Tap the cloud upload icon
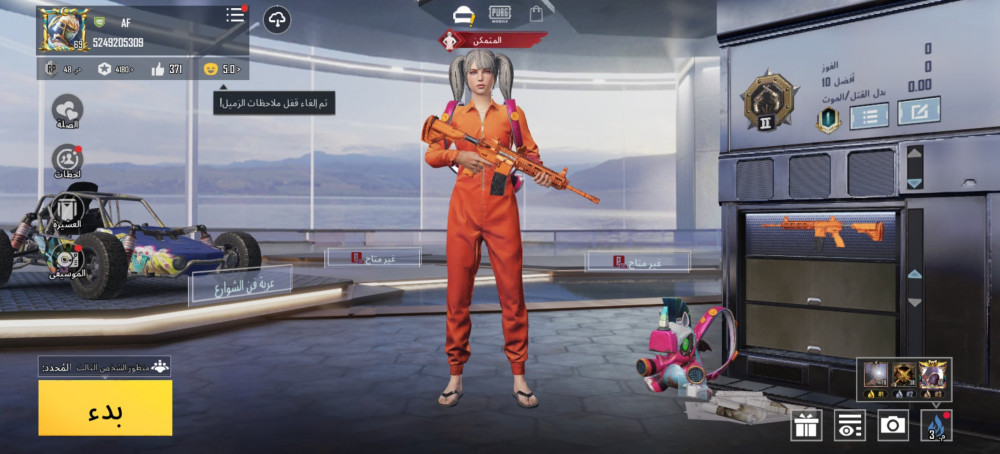Viewport: 1000px width, 454px height. 277,19
